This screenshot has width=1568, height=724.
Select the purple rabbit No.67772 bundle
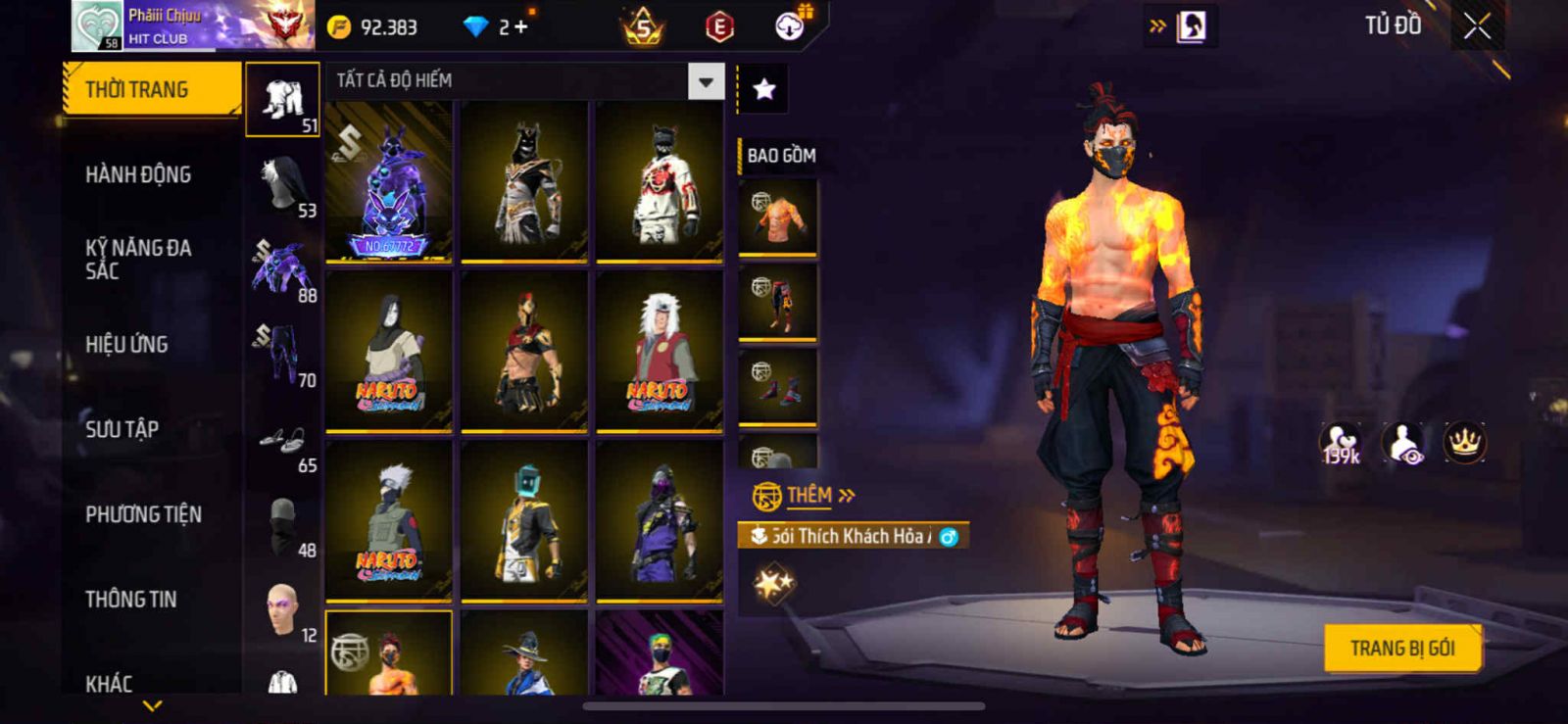(x=389, y=182)
